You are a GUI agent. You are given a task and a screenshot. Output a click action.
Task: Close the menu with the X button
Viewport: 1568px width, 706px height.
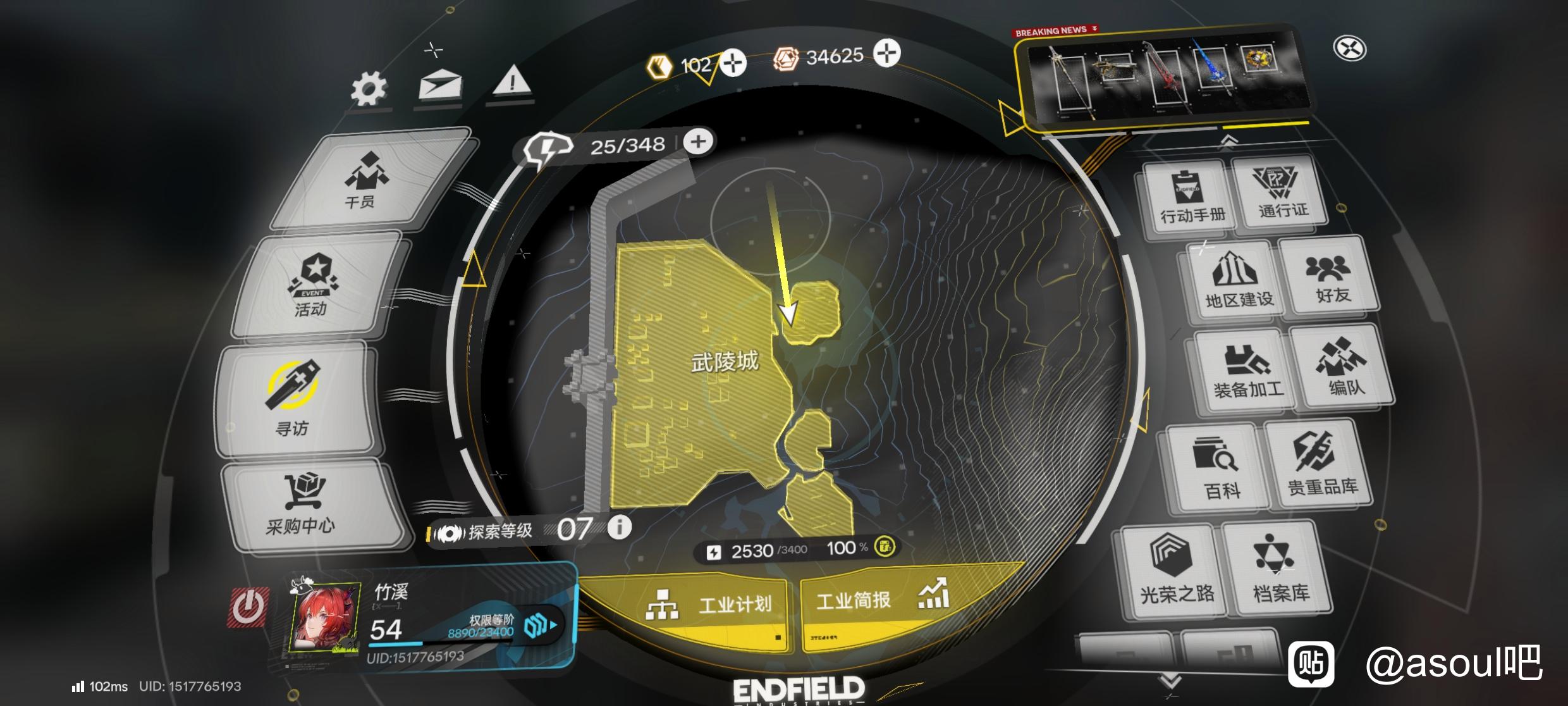point(1350,49)
